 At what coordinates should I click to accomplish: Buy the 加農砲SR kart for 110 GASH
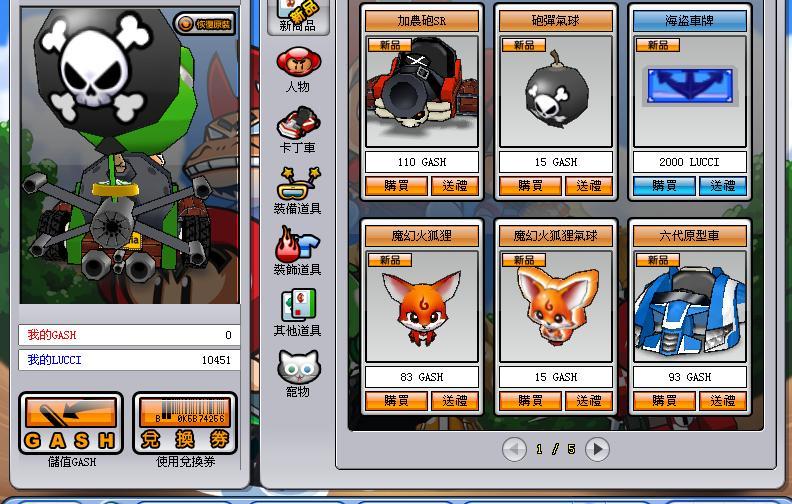coord(396,186)
